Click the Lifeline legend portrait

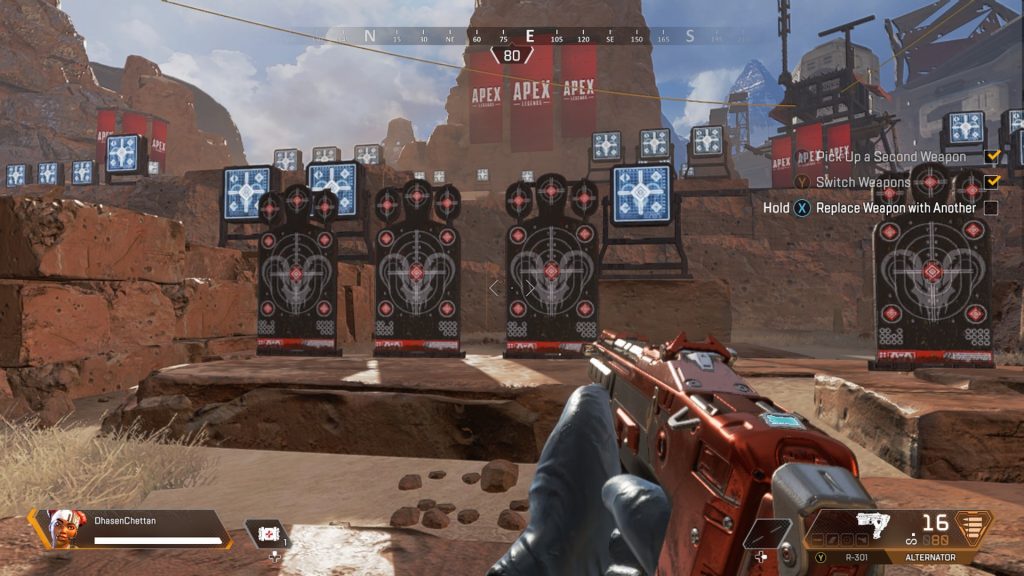[x=62, y=528]
